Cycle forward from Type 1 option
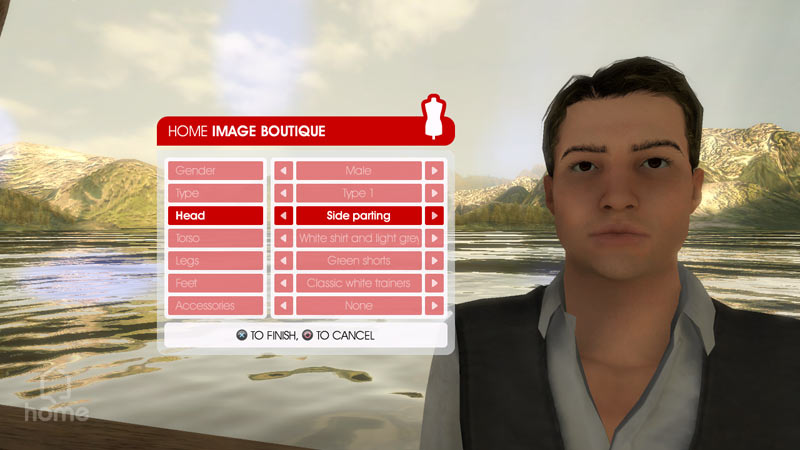 pyautogui.click(x=434, y=193)
